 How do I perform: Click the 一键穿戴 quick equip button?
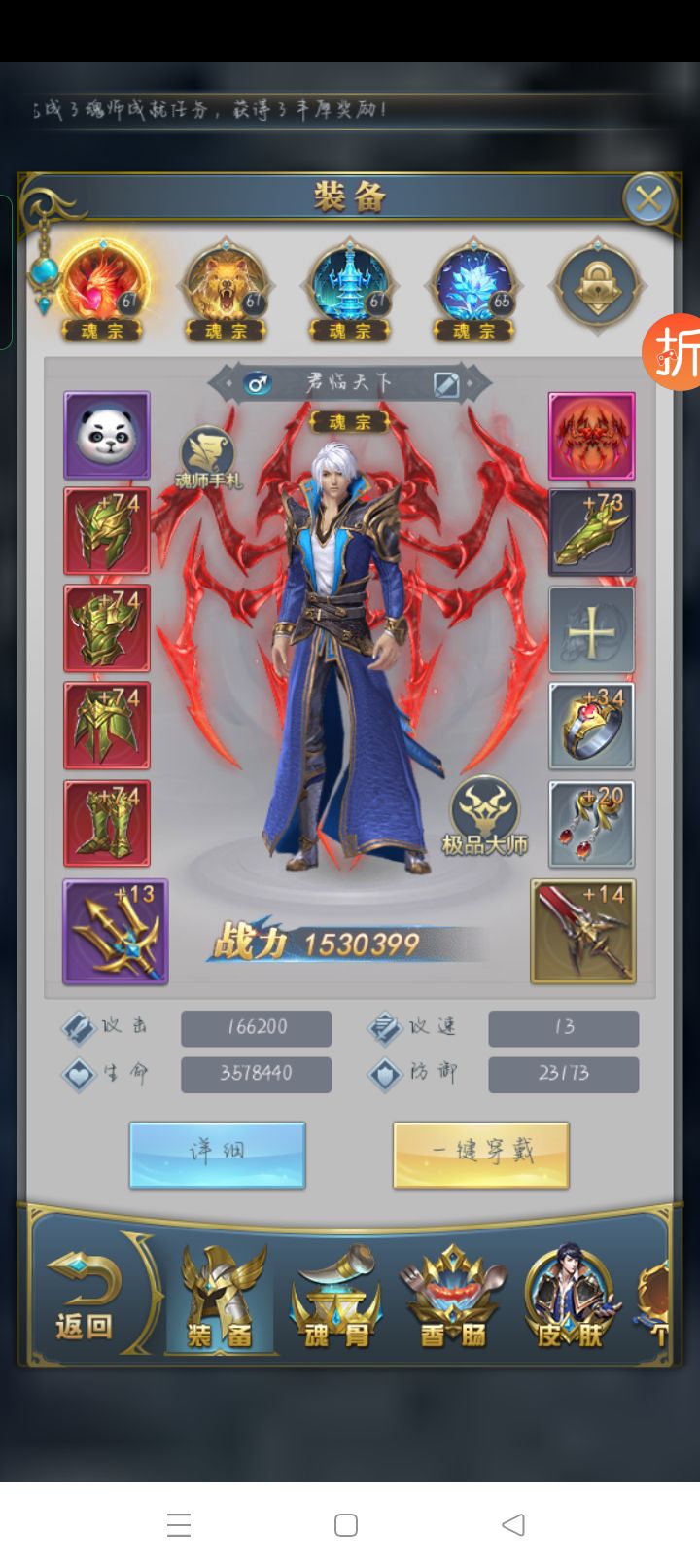(x=481, y=1154)
